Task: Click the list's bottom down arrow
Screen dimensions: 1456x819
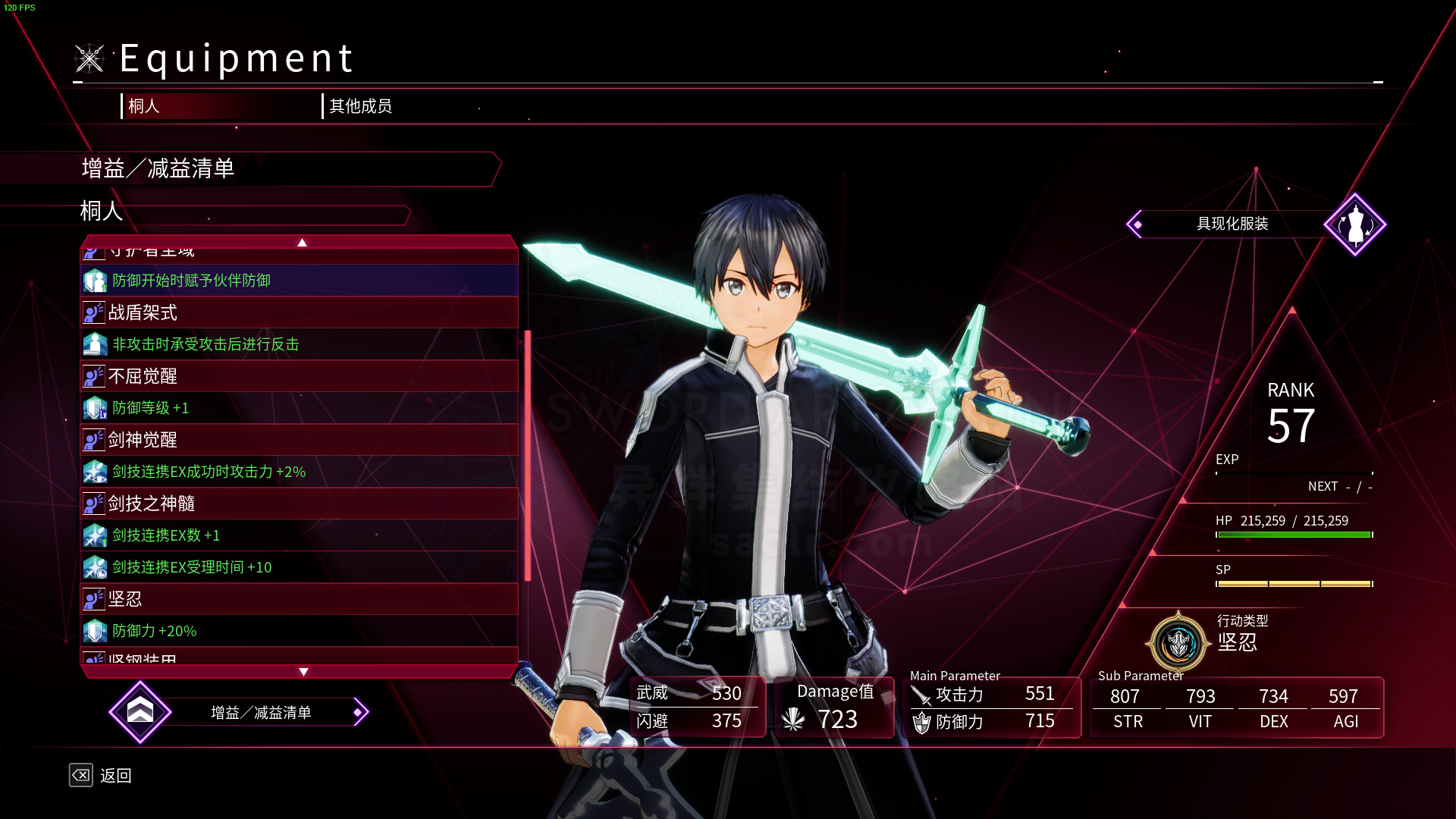Action: point(303,672)
